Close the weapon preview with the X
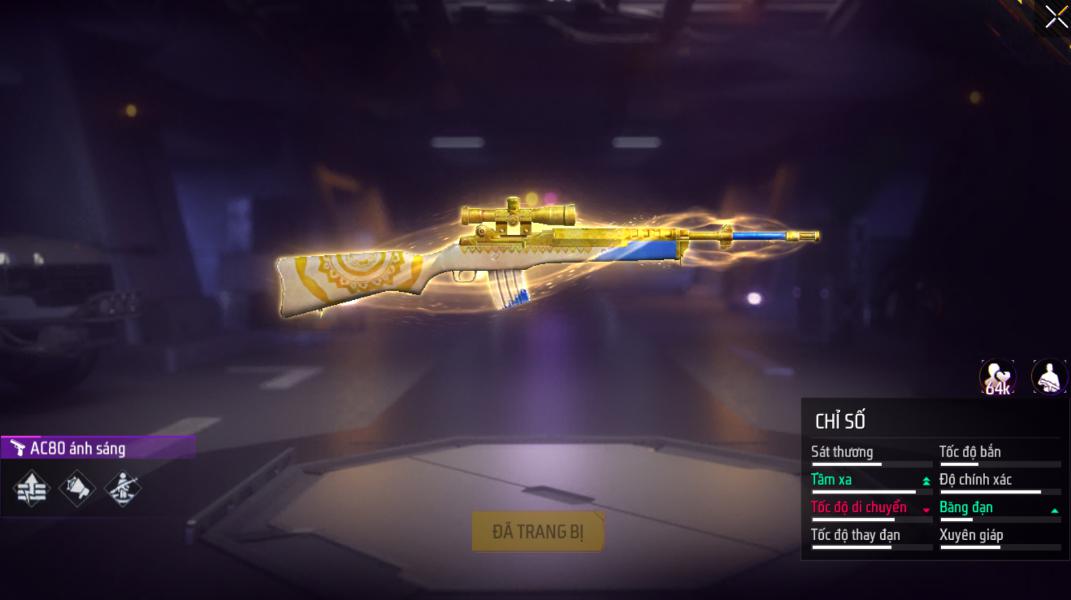 click(1055, 17)
